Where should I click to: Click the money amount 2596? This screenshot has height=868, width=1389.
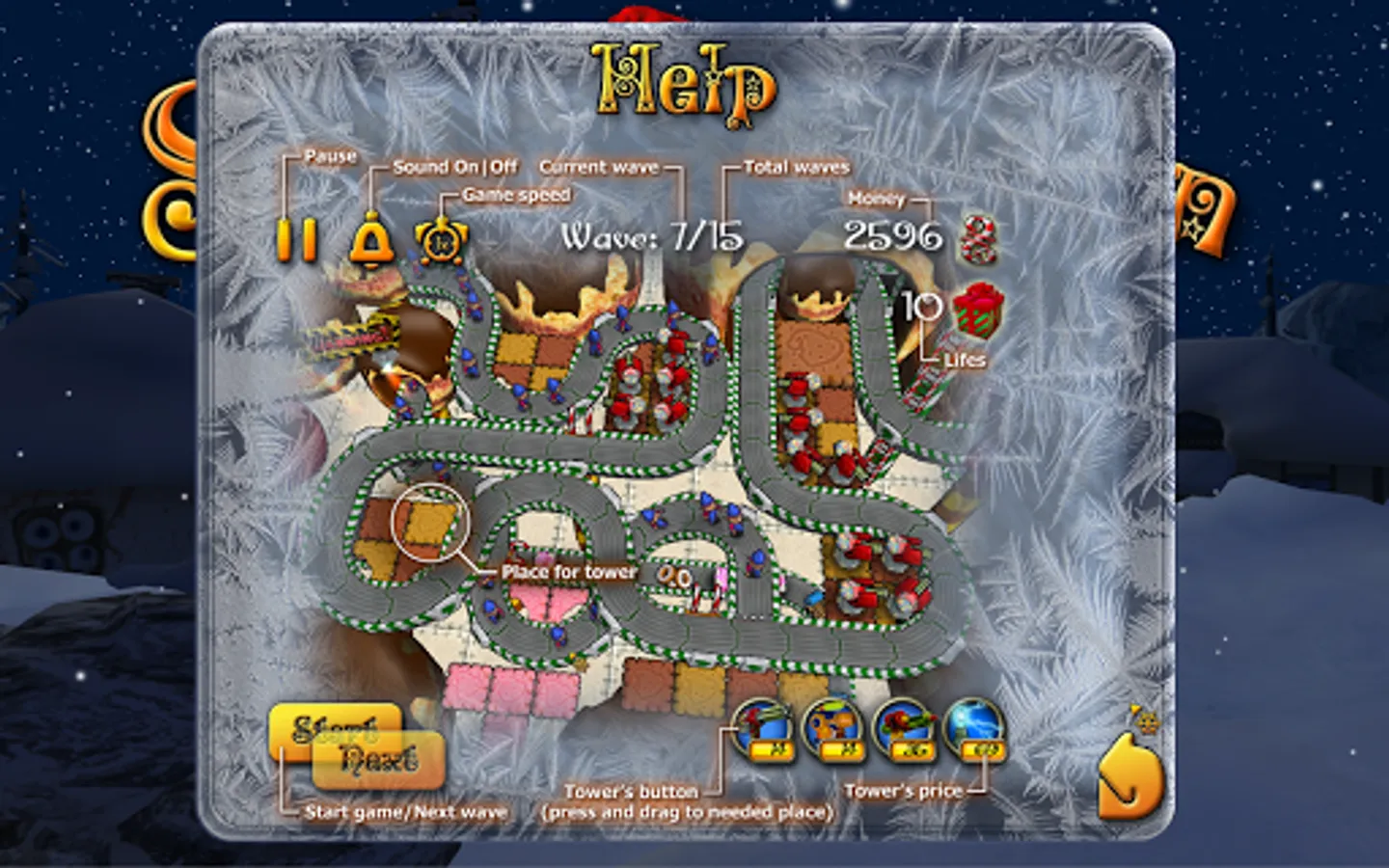[x=895, y=234]
